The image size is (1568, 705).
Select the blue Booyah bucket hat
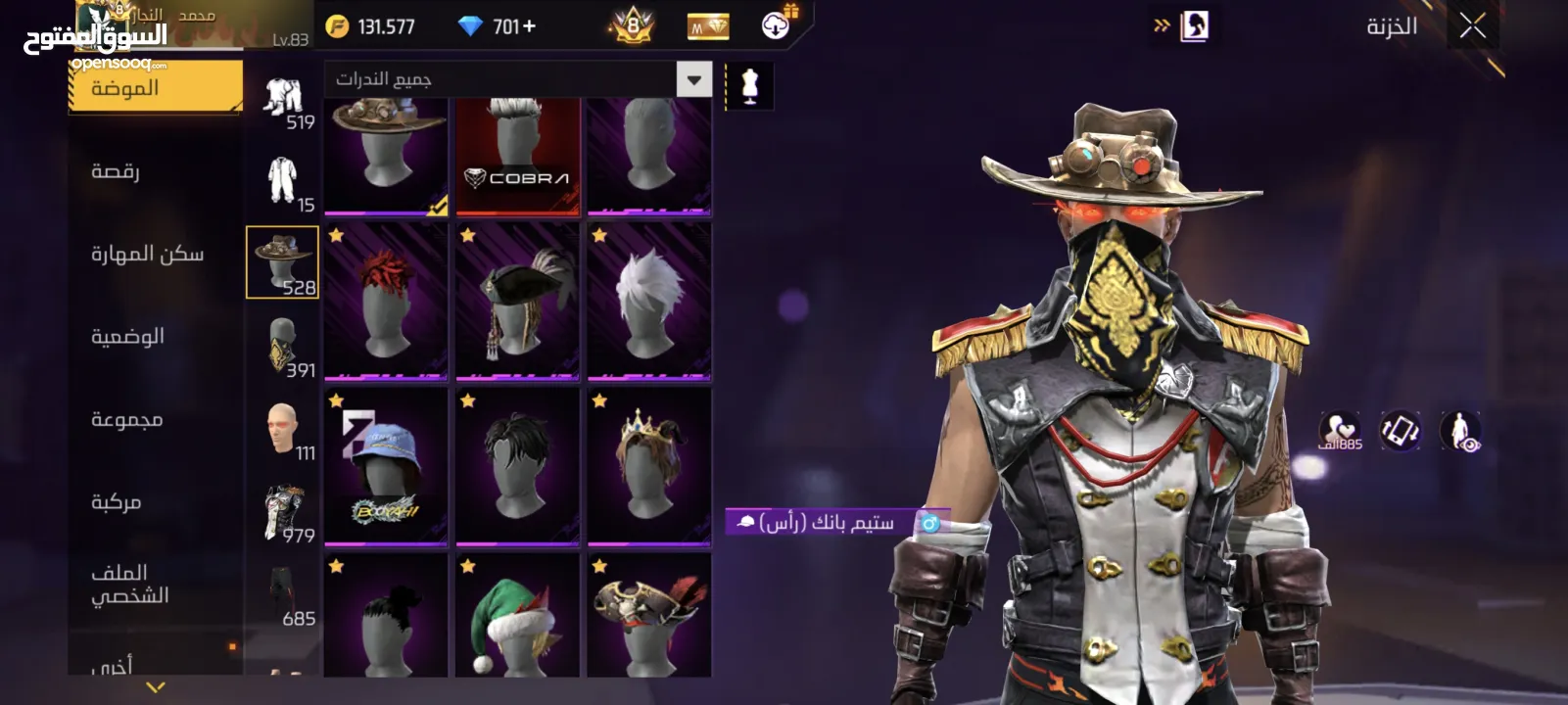click(386, 467)
